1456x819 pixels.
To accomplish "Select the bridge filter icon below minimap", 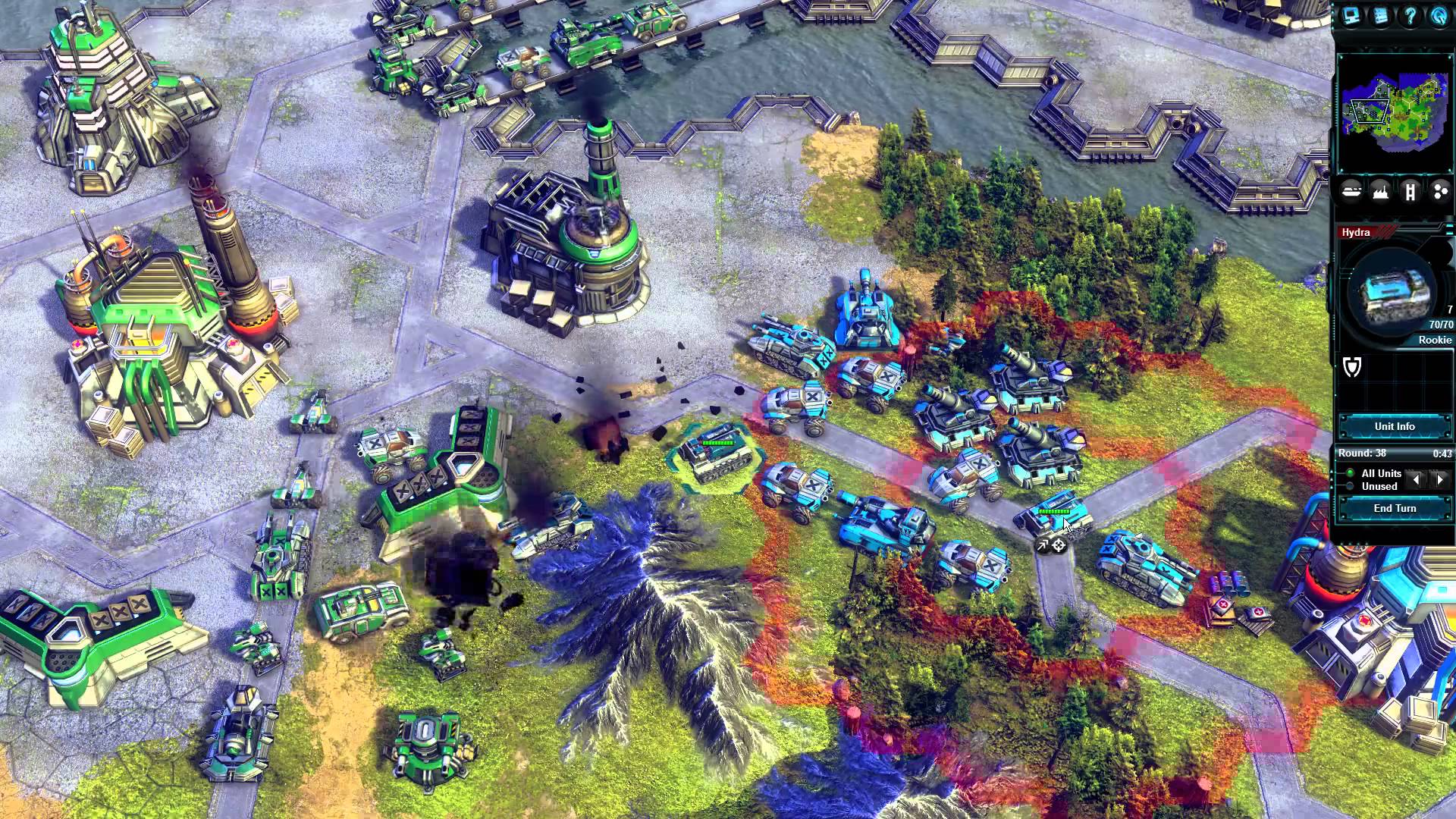I will (1410, 193).
